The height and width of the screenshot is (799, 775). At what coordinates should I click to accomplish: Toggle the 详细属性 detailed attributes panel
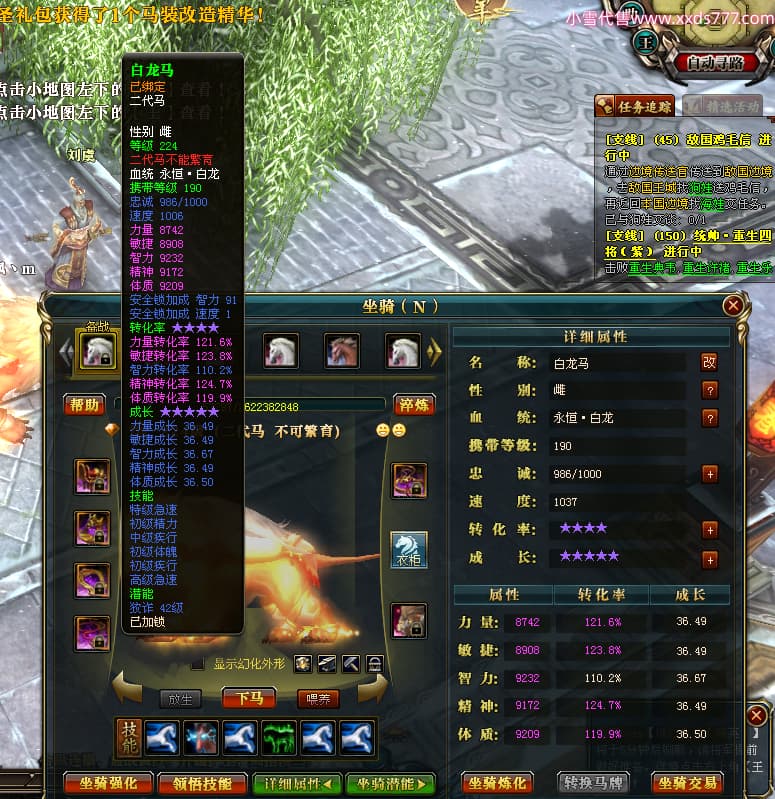pyautogui.click(x=295, y=783)
